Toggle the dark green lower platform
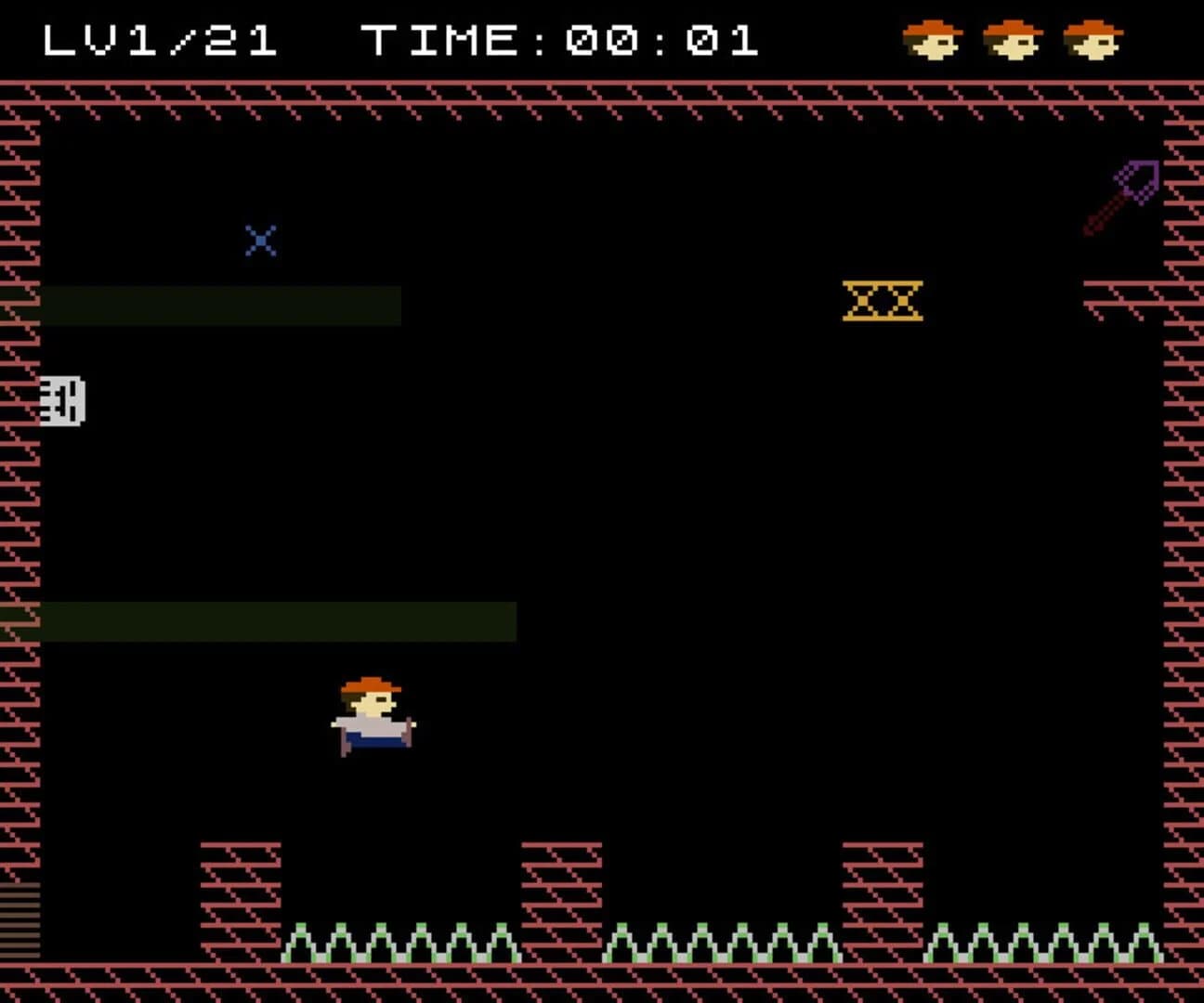This screenshot has height=1003, width=1204. (x=279, y=620)
